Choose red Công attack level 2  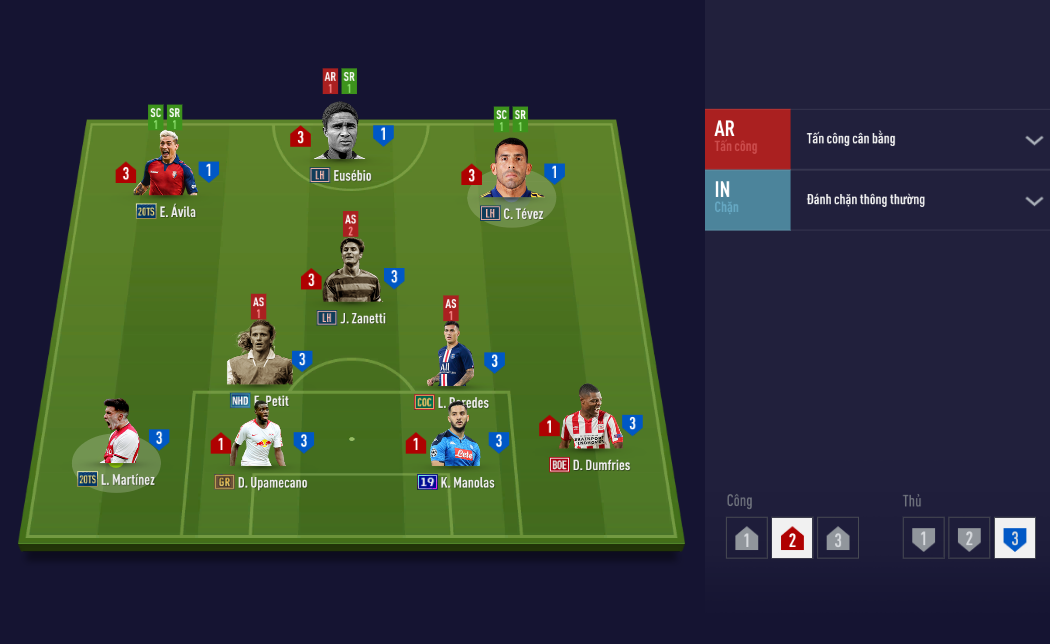[792, 539]
